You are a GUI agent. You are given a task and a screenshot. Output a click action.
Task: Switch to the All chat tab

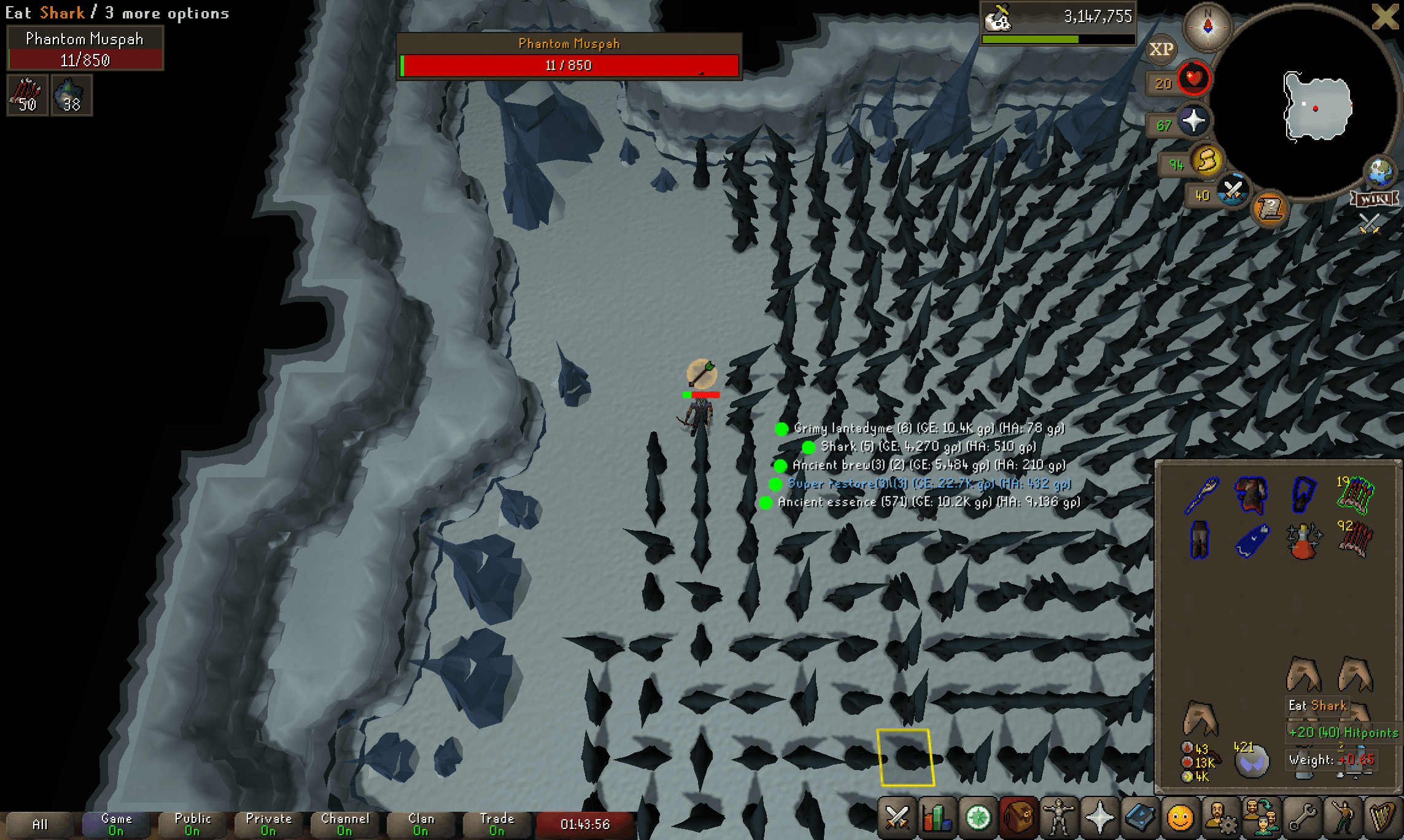click(41, 825)
